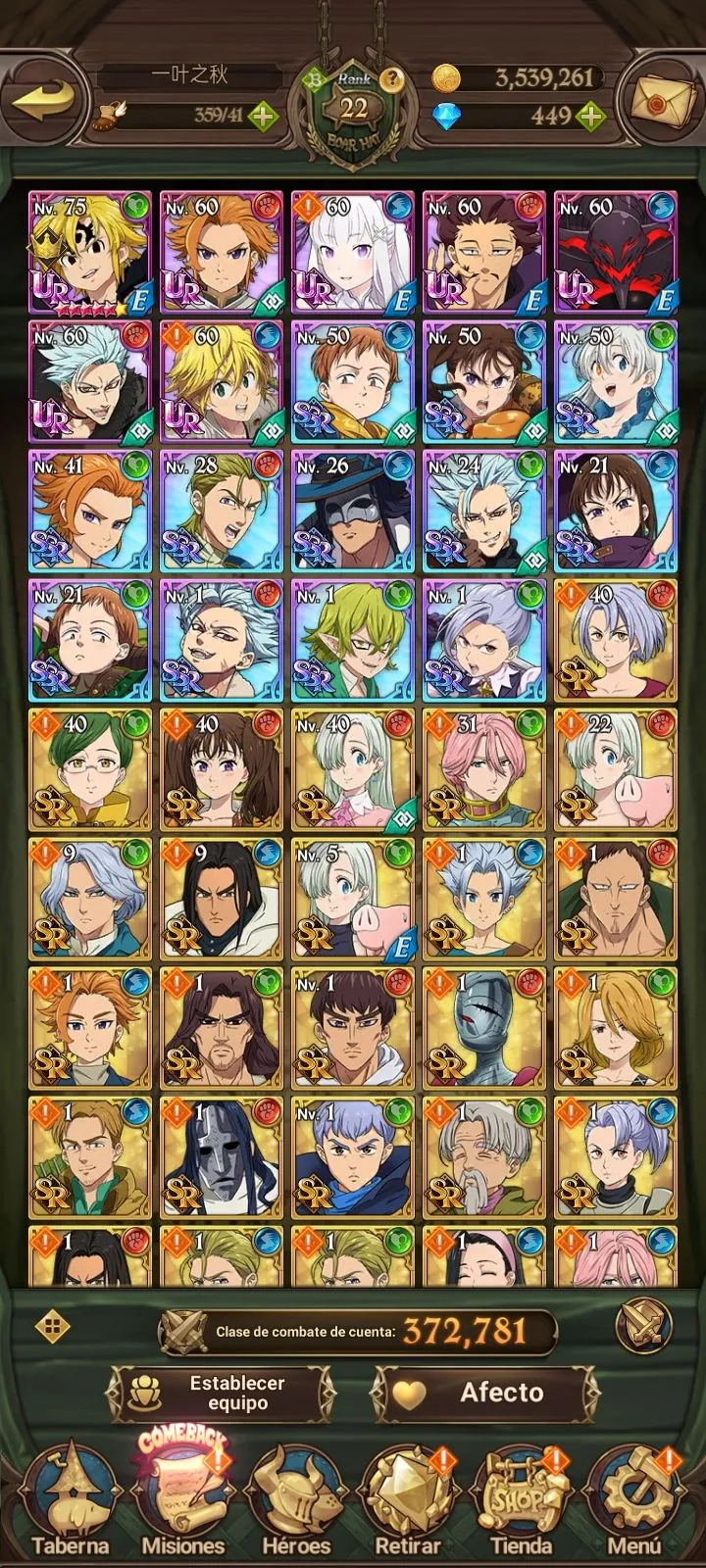Viewport: 706px width, 1568px height.
Task: Select the steel-helmeted knight SR card
Action: 484,1028
